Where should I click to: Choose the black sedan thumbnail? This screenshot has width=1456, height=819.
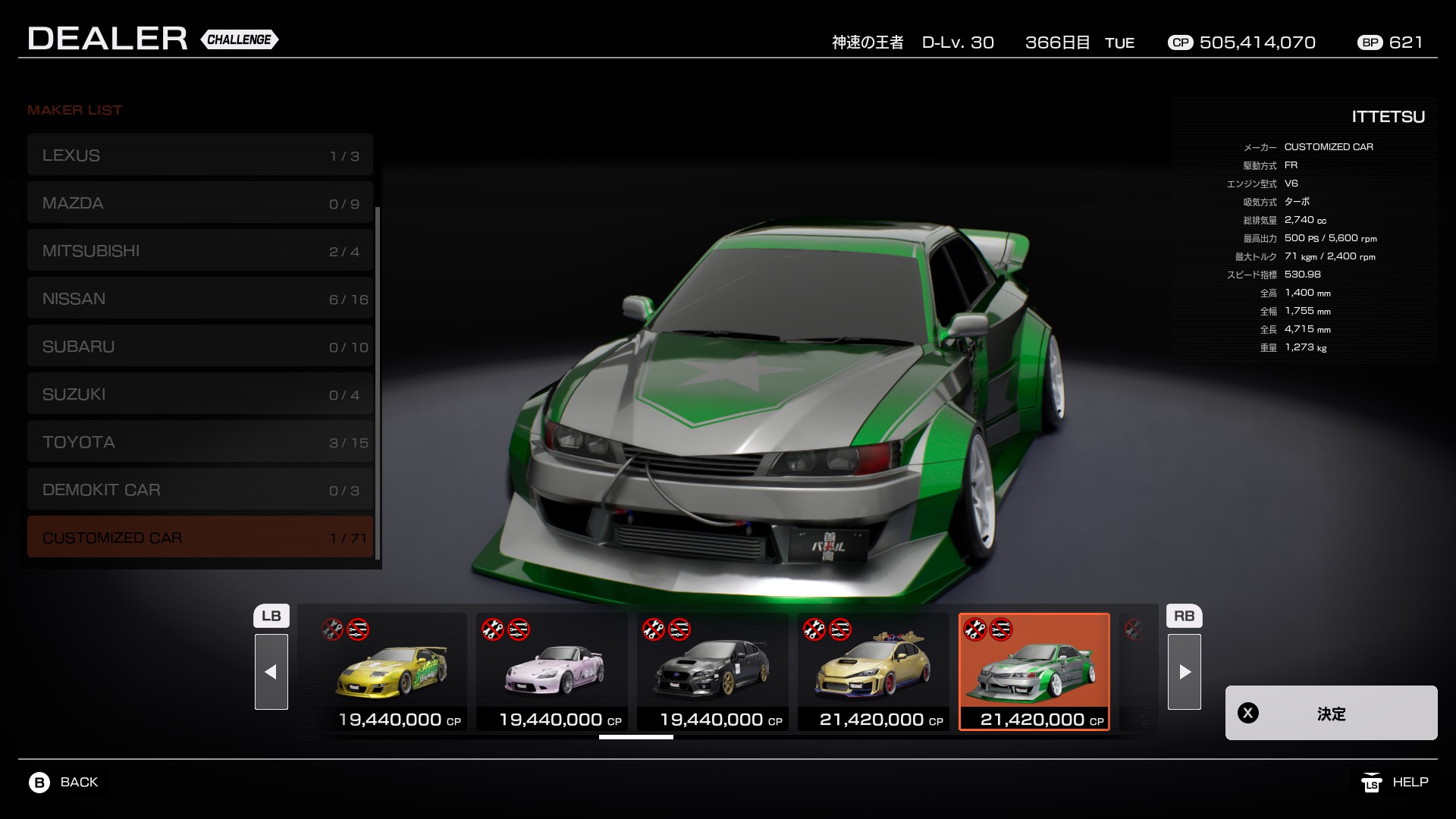coord(713,672)
